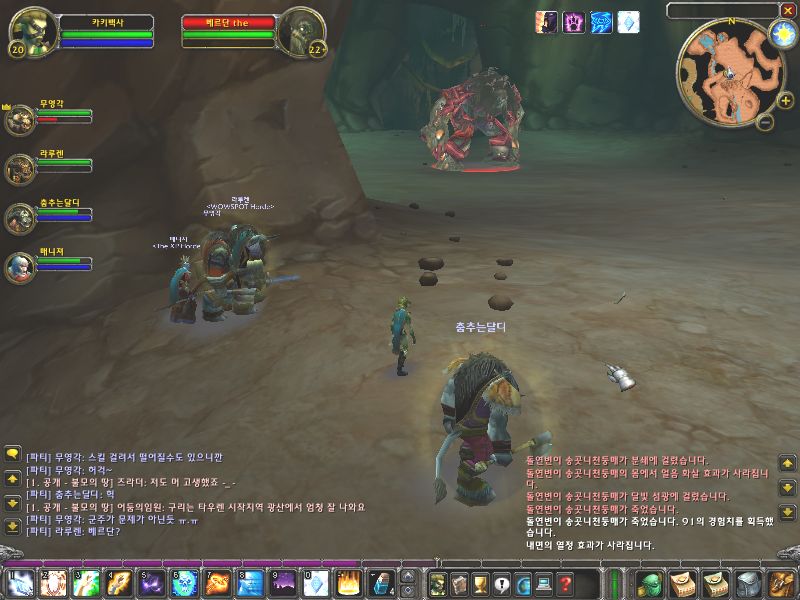Open the red question mark help button

[x=565, y=583]
